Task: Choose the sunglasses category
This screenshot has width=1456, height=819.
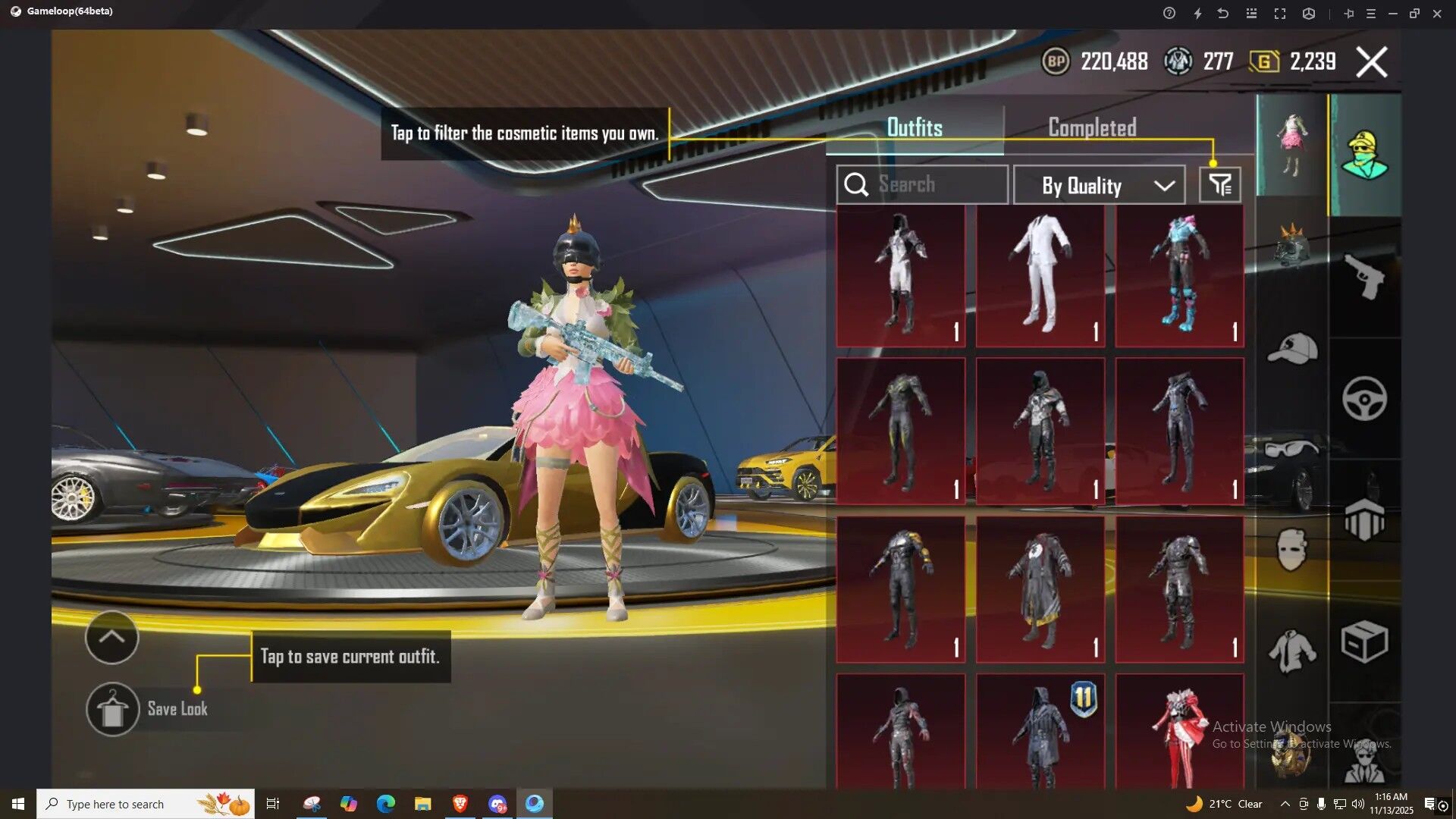Action: click(x=1291, y=449)
